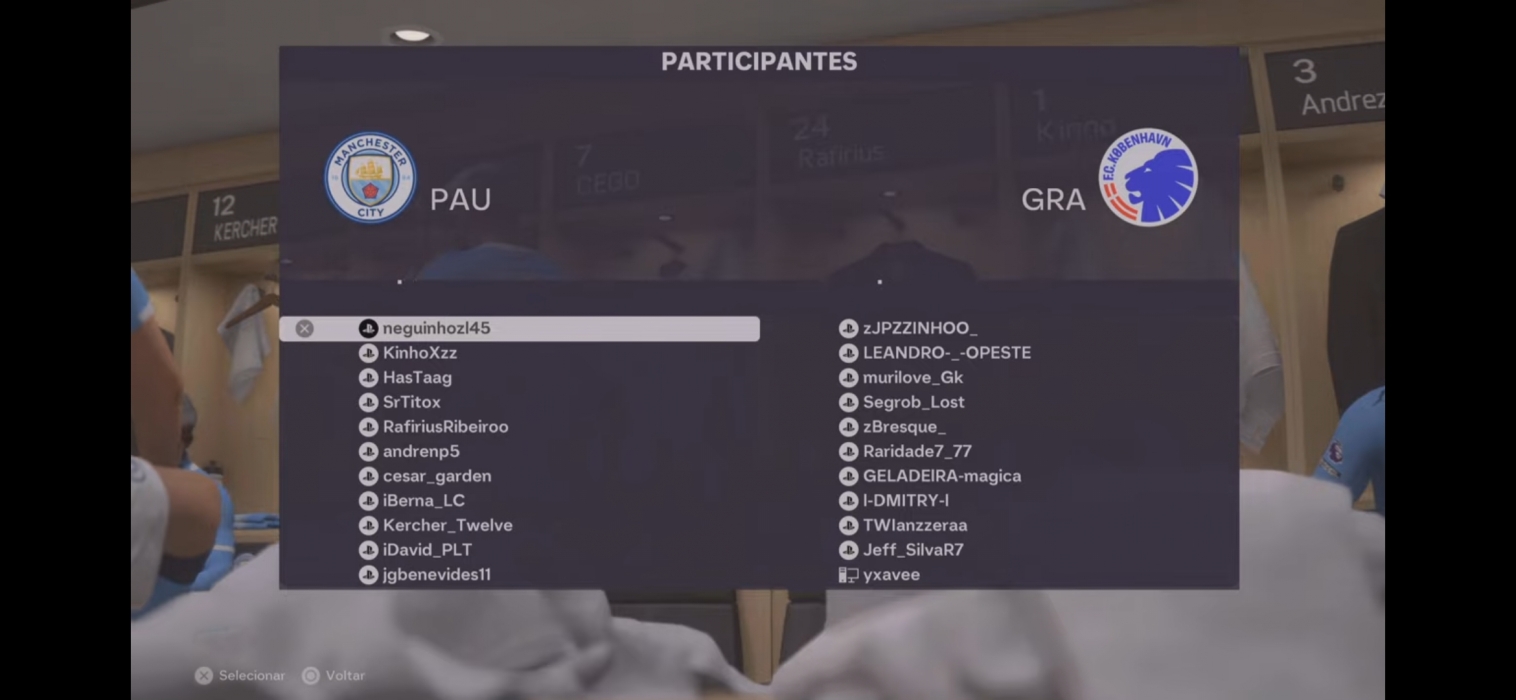Click the F.C. København club crest
1516x700 pixels.
tap(1148, 177)
